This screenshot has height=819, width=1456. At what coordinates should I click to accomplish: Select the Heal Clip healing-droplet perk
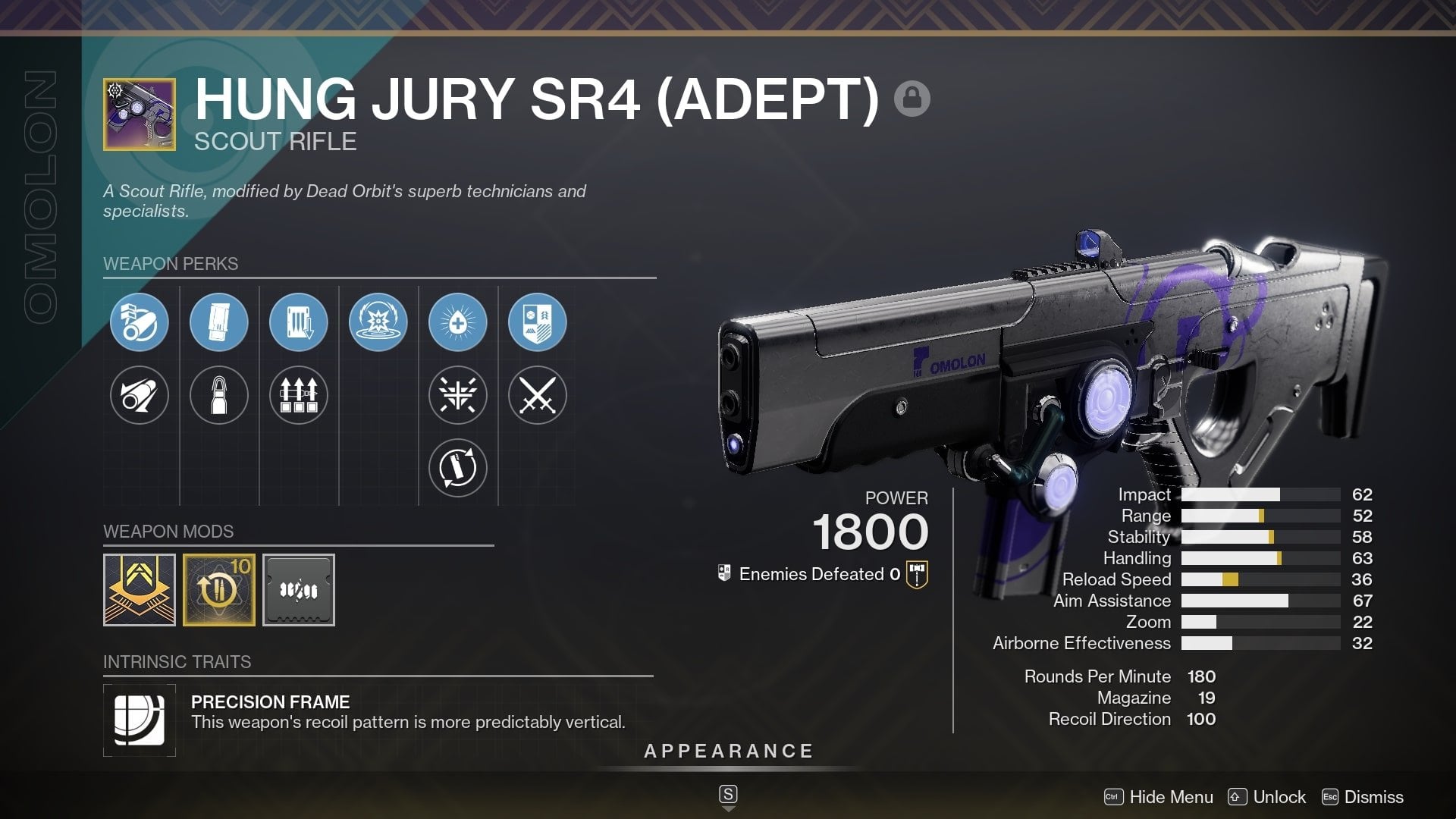coord(458,322)
